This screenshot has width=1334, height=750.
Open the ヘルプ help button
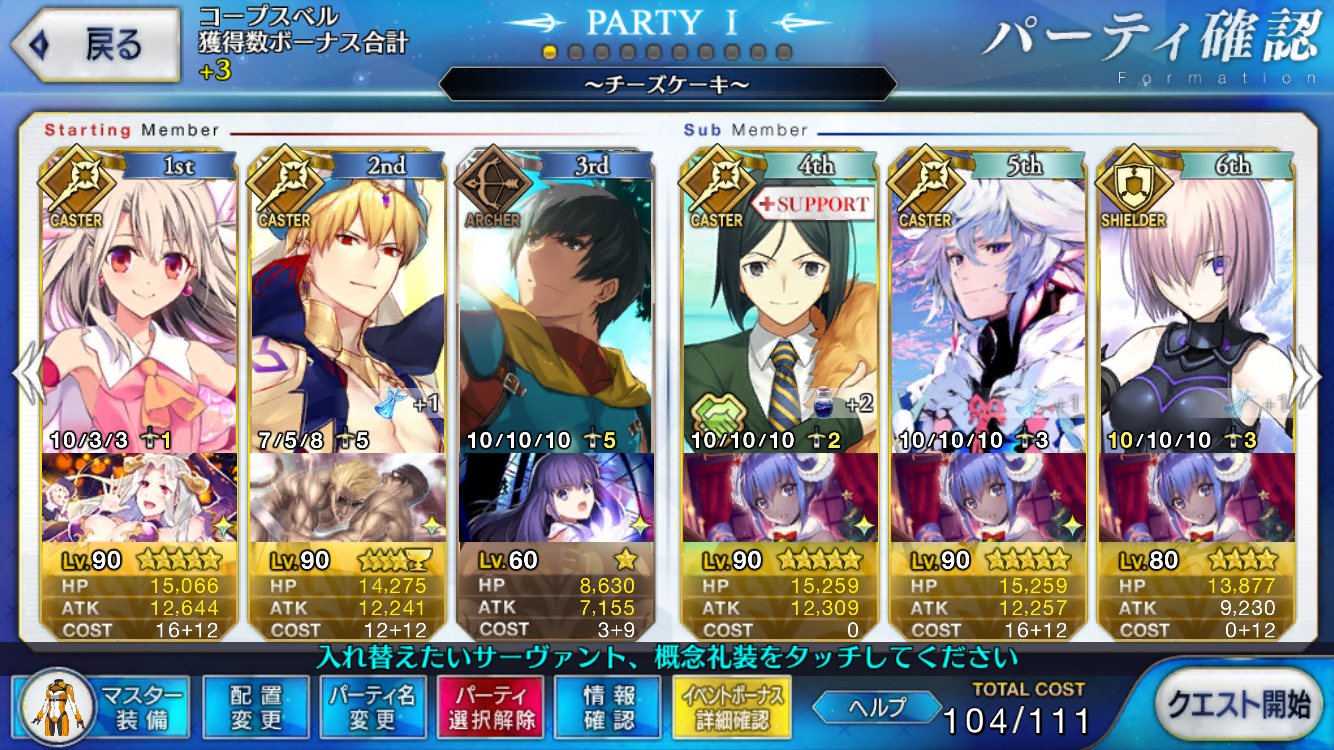875,707
